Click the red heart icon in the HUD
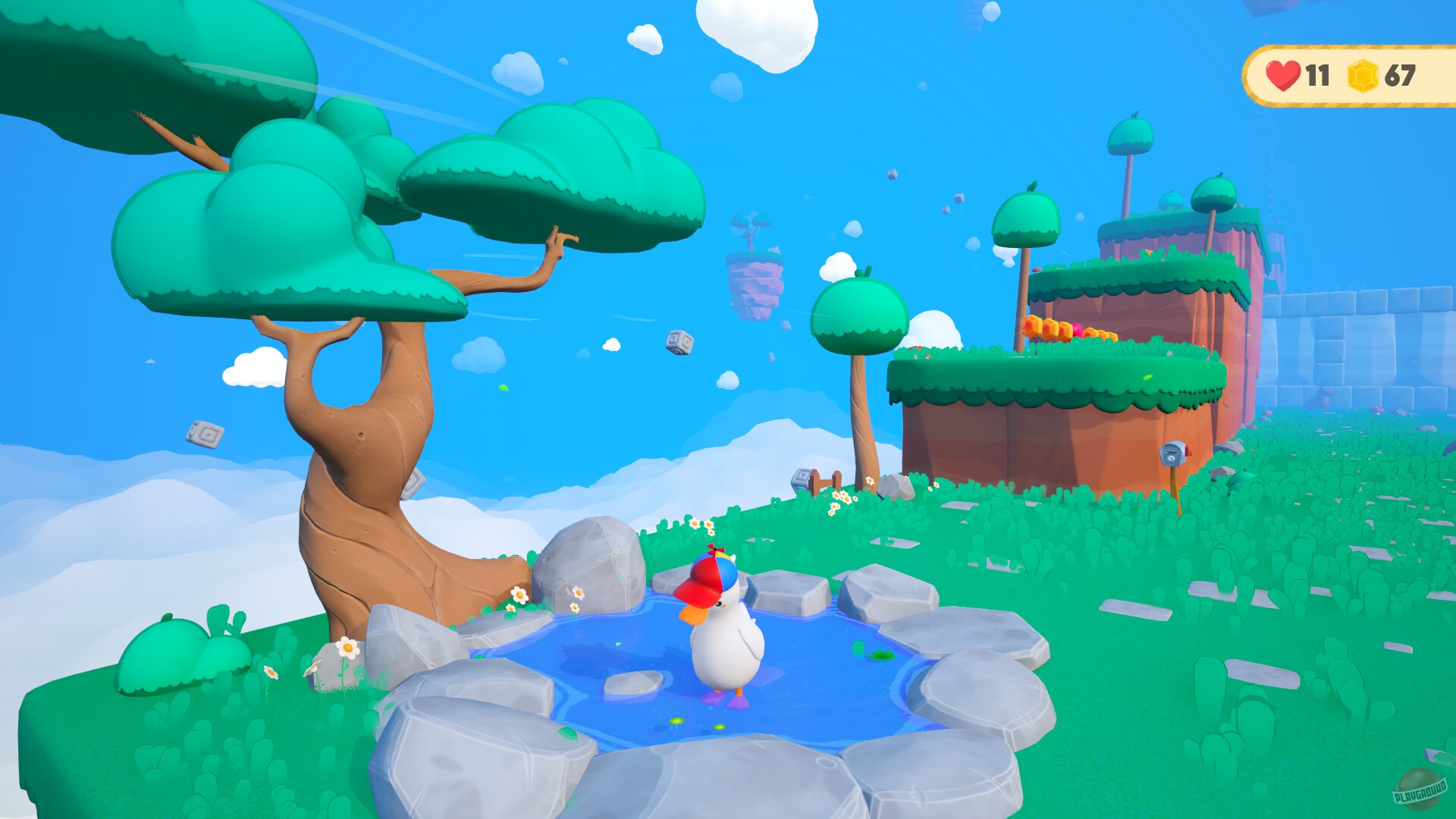 point(1282,75)
